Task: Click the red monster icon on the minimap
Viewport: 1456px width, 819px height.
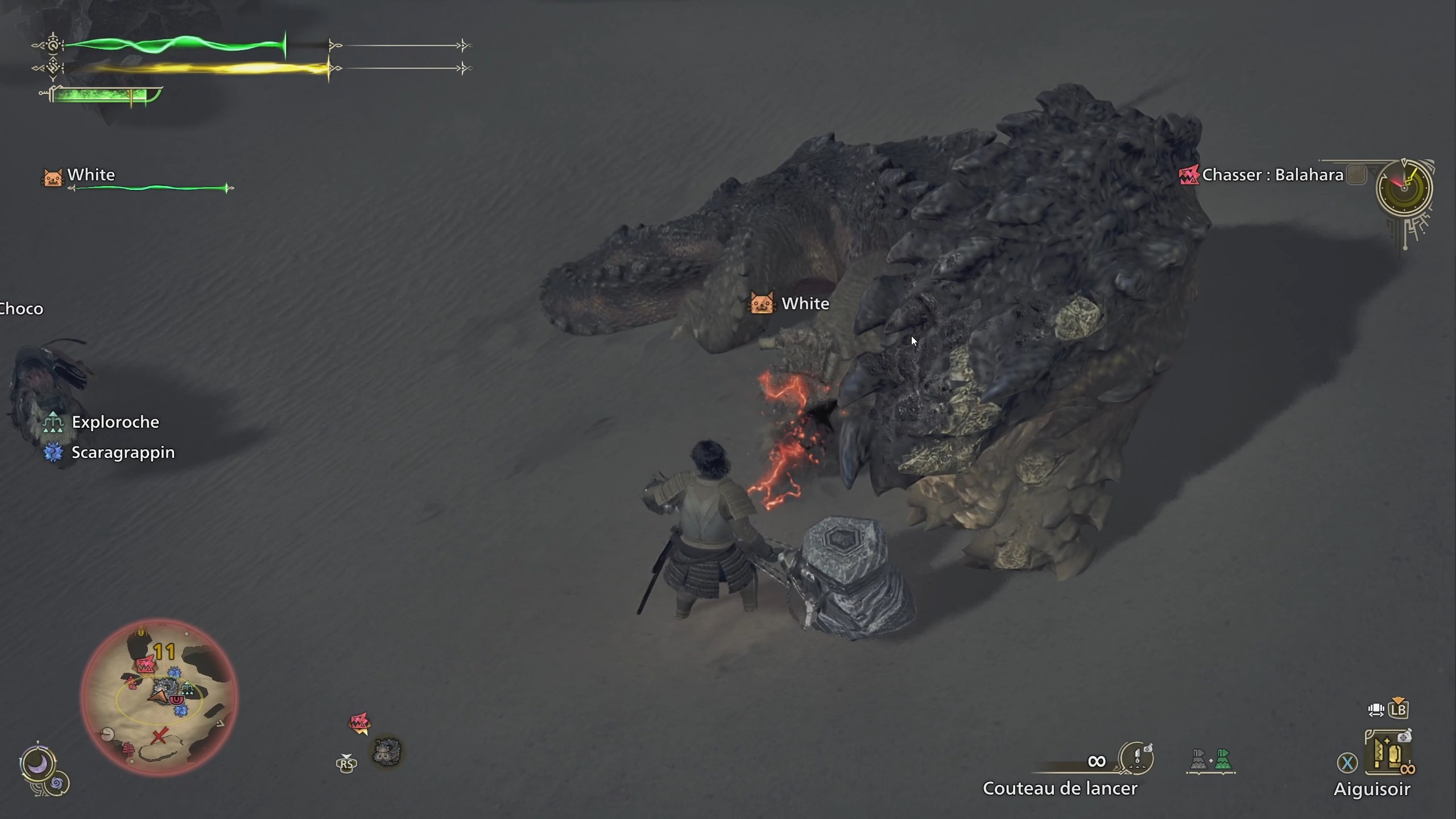Action: (x=146, y=664)
